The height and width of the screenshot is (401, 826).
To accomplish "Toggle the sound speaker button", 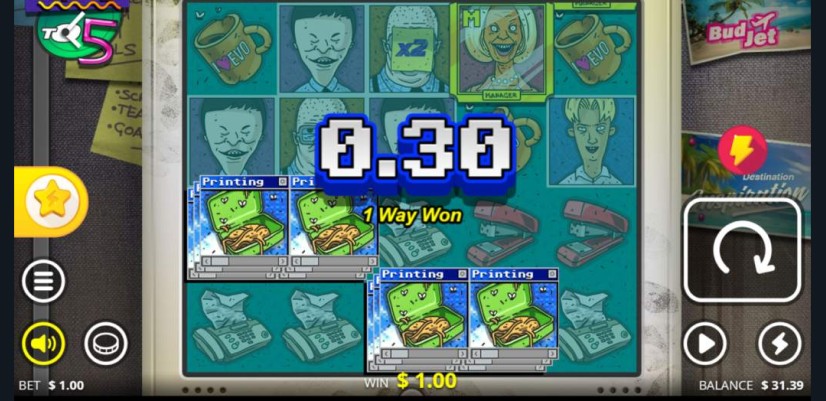I will click(x=43, y=344).
